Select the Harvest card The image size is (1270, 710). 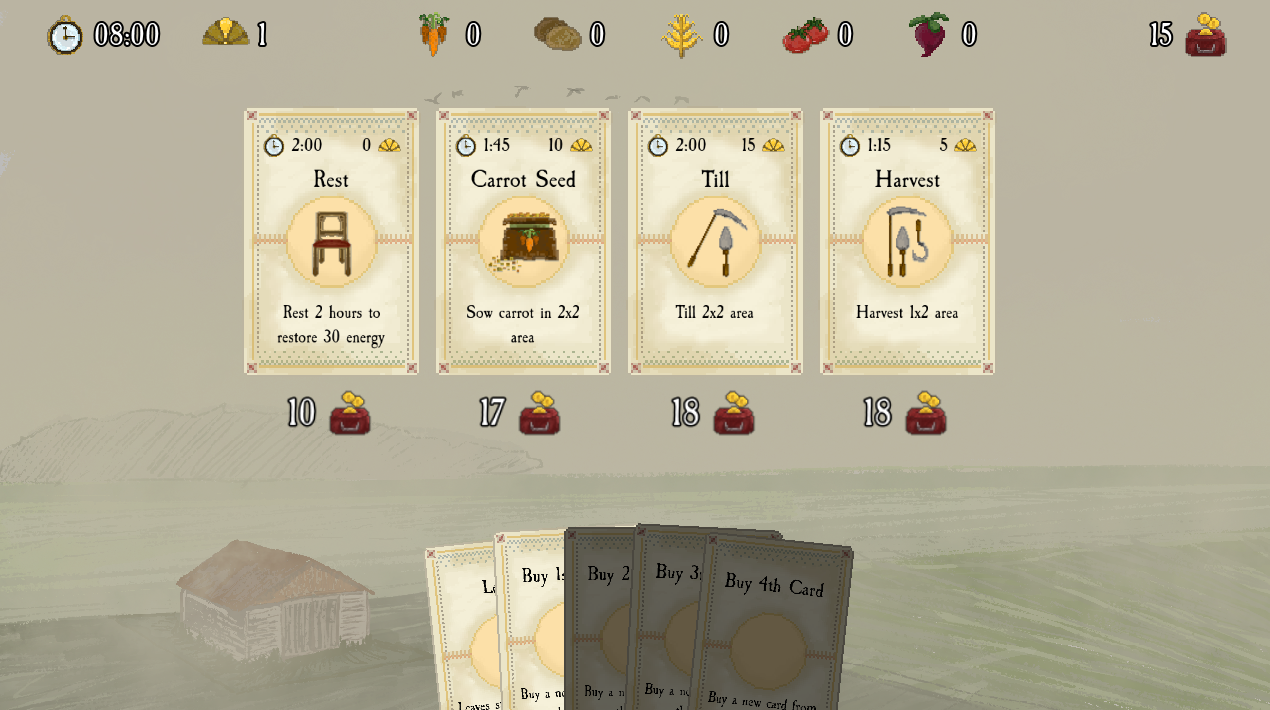(907, 241)
